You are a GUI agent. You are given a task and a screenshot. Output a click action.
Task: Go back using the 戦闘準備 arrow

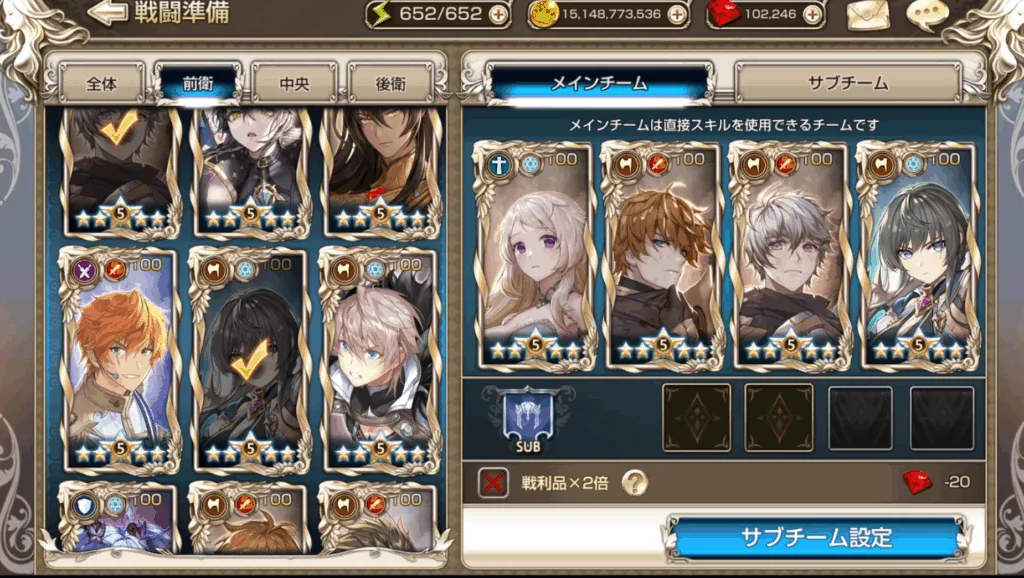tap(108, 14)
